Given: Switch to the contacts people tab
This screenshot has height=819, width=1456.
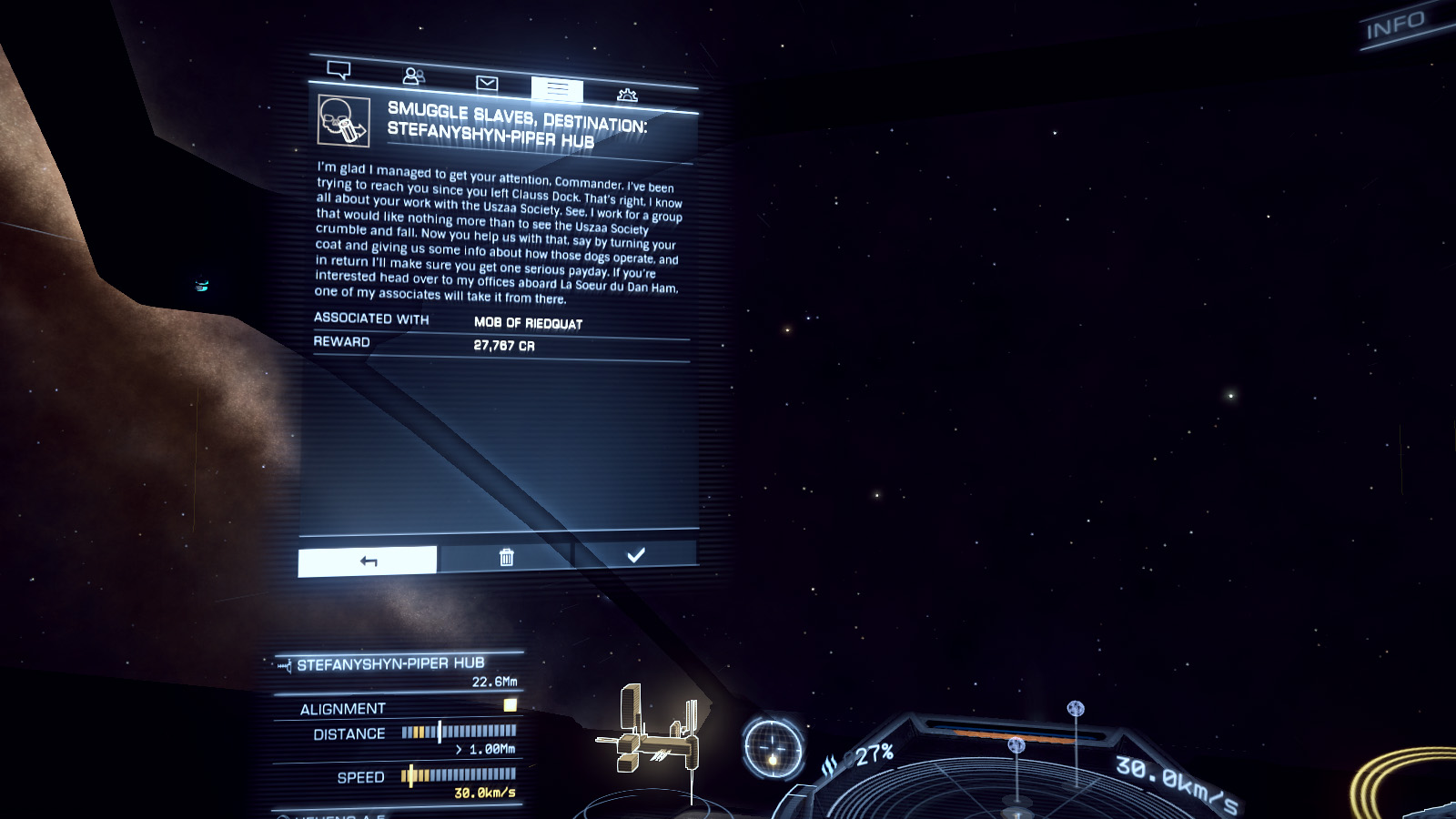Looking at the screenshot, I should pyautogui.click(x=414, y=76).
